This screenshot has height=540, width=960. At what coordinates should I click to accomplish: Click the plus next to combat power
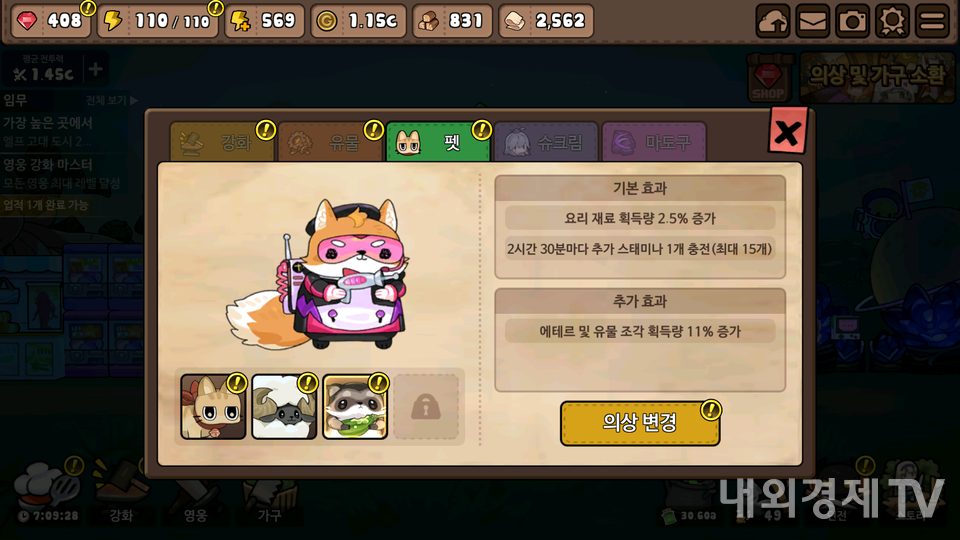click(95, 70)
